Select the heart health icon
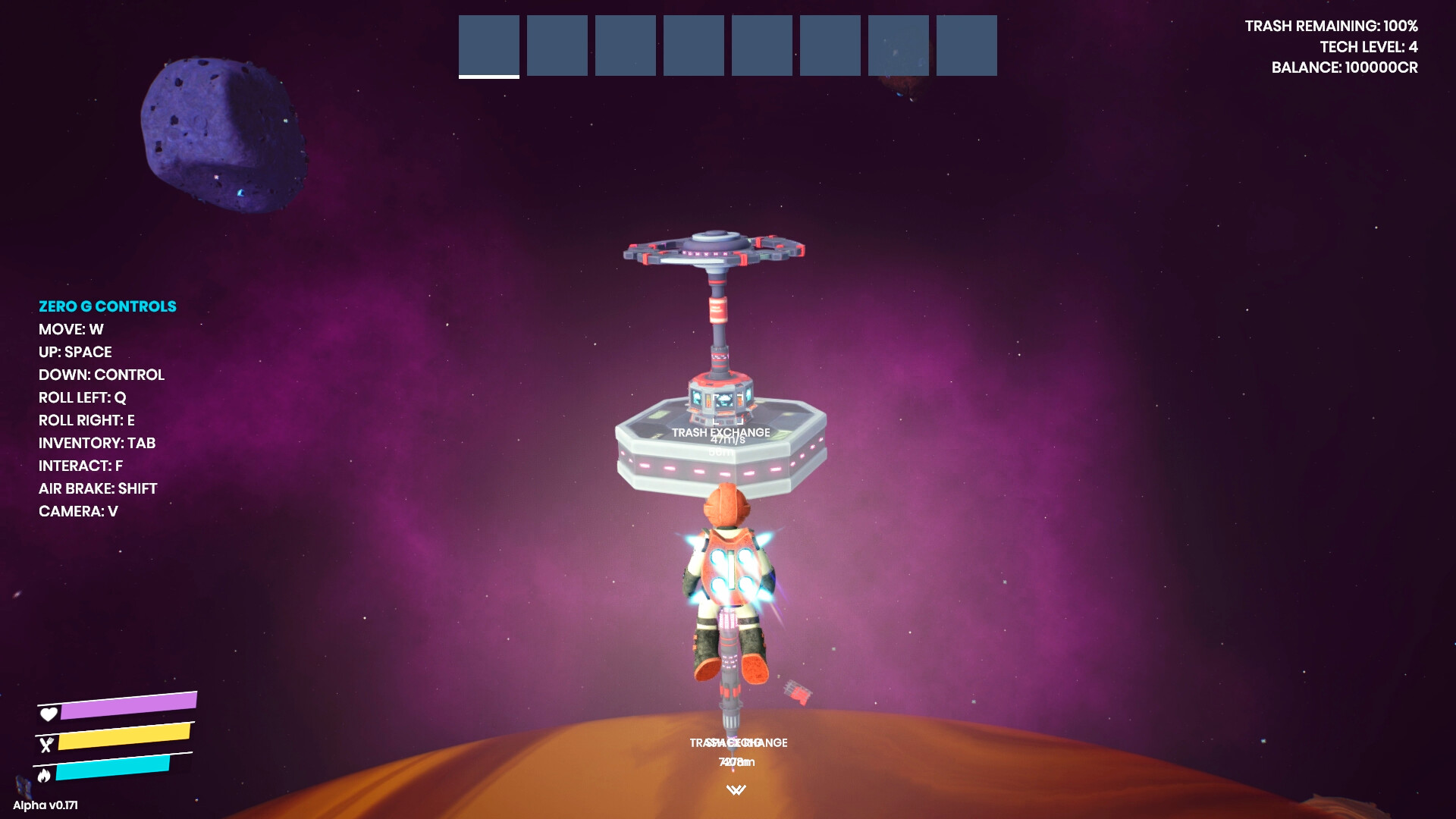Viewport: 1456px width, 819px height. click(49, 714)
